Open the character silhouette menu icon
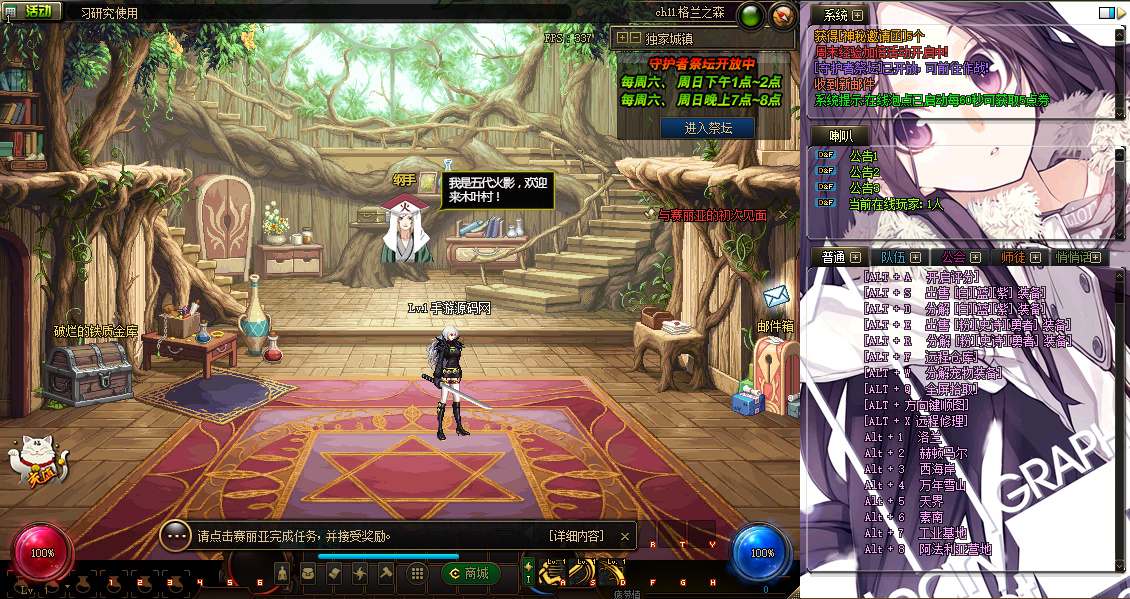Image resolution: width=1130 pixels, height=599 pixels. pyautogui.click(x=283, y=573)
